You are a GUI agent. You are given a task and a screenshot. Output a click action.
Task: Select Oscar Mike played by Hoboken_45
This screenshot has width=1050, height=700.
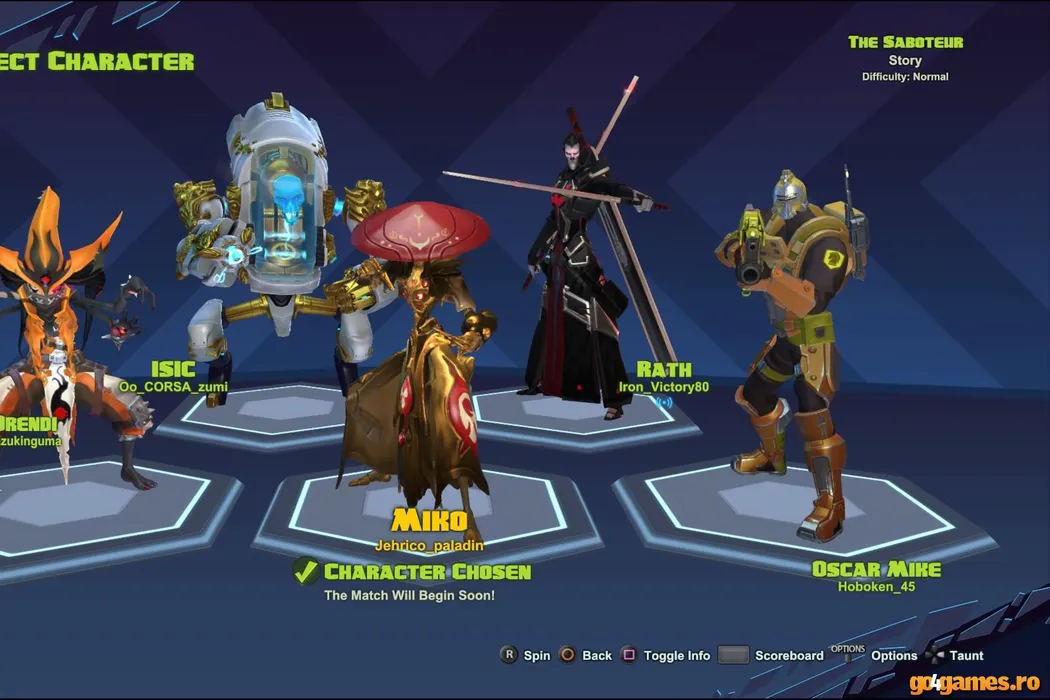click(x=876, y=569)
